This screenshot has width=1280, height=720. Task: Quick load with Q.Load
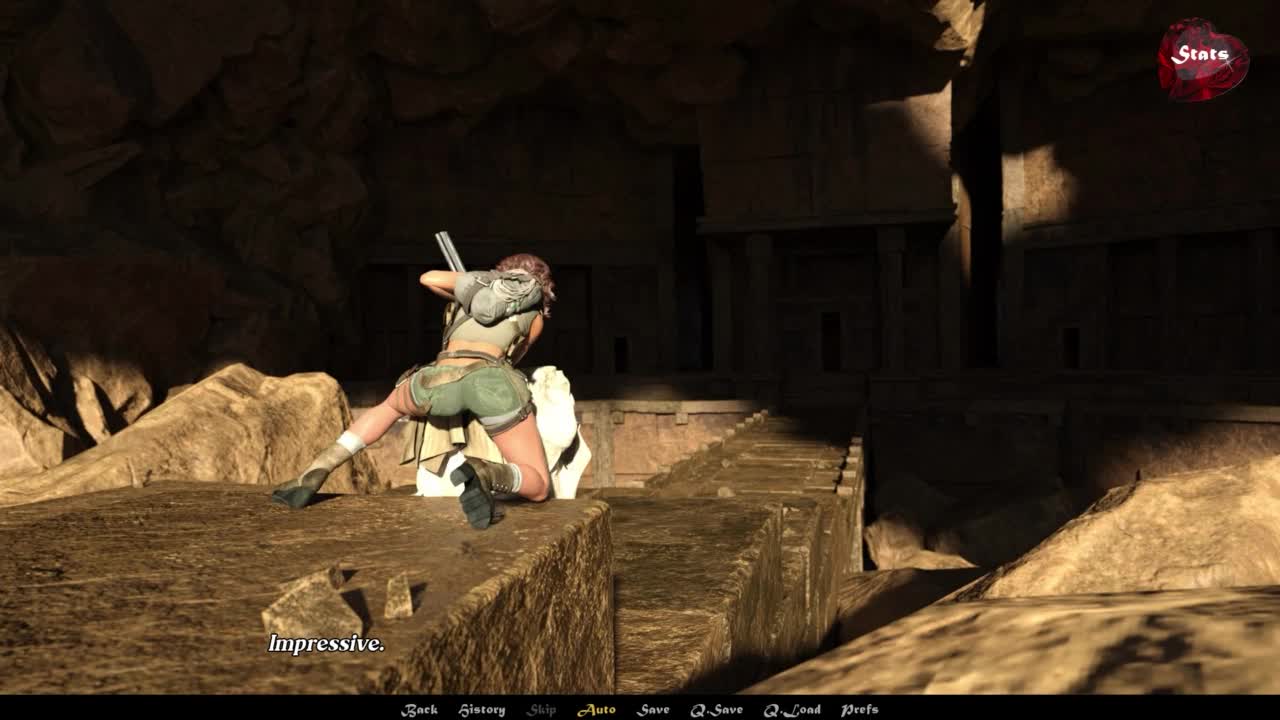(x=792, y=710)
